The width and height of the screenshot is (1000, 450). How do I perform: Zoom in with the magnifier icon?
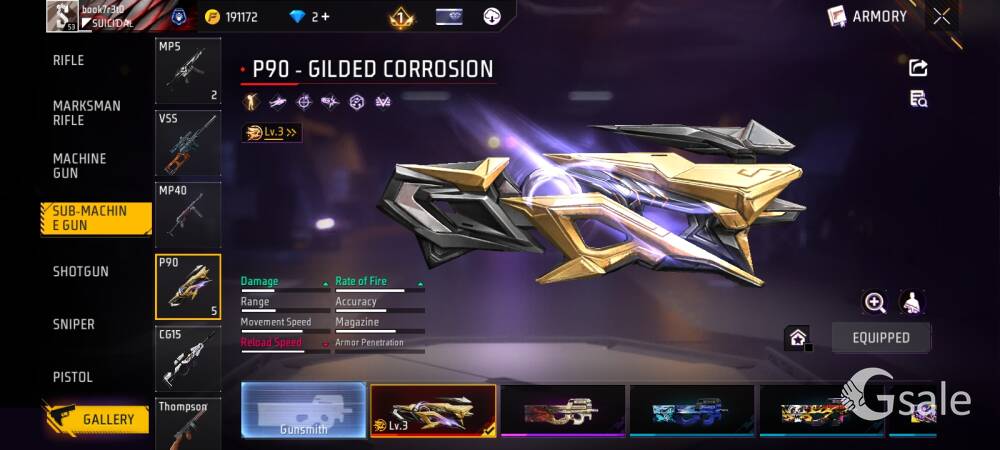tap(875, 302)
